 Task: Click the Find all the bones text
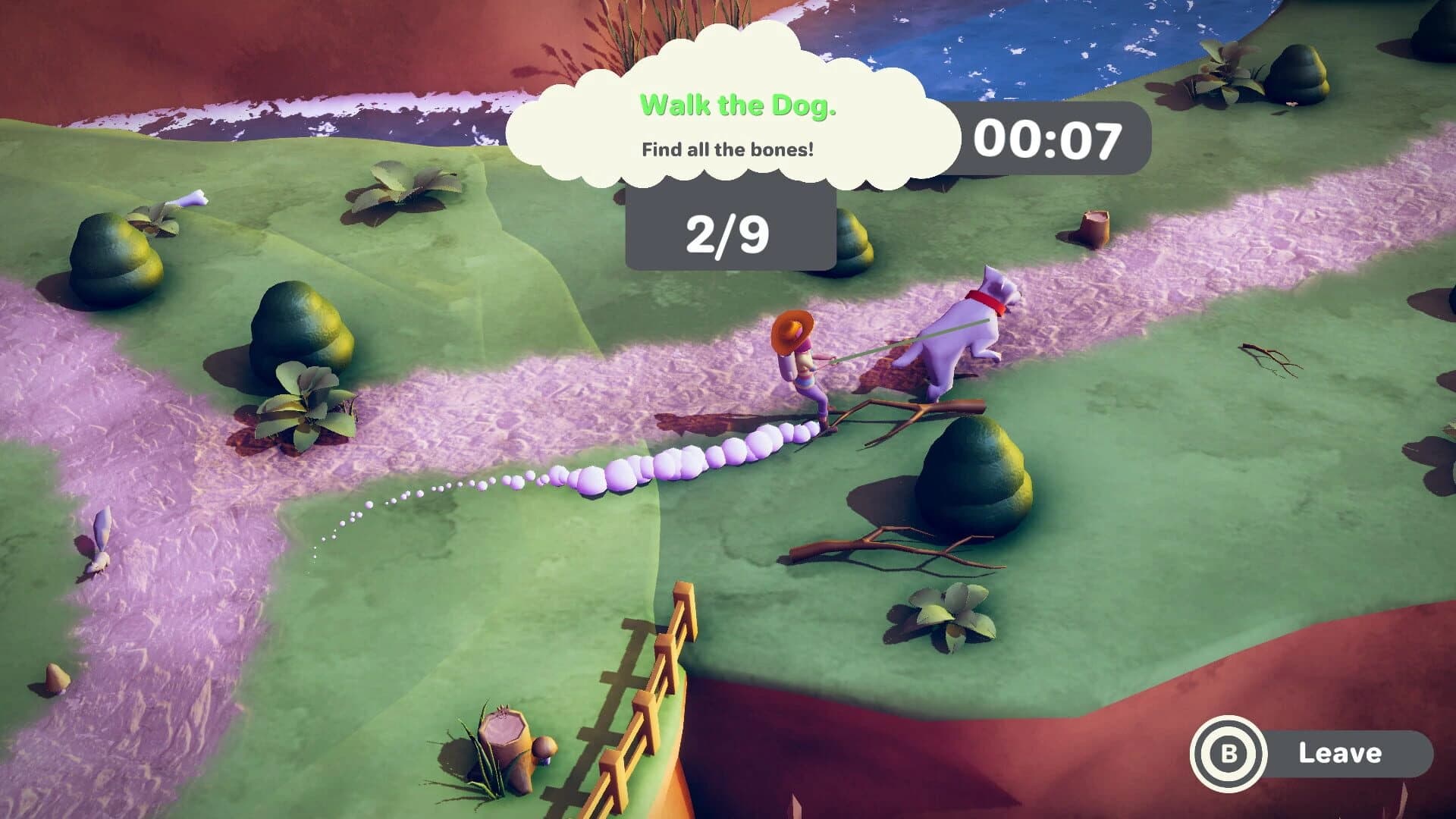[726, 149]
